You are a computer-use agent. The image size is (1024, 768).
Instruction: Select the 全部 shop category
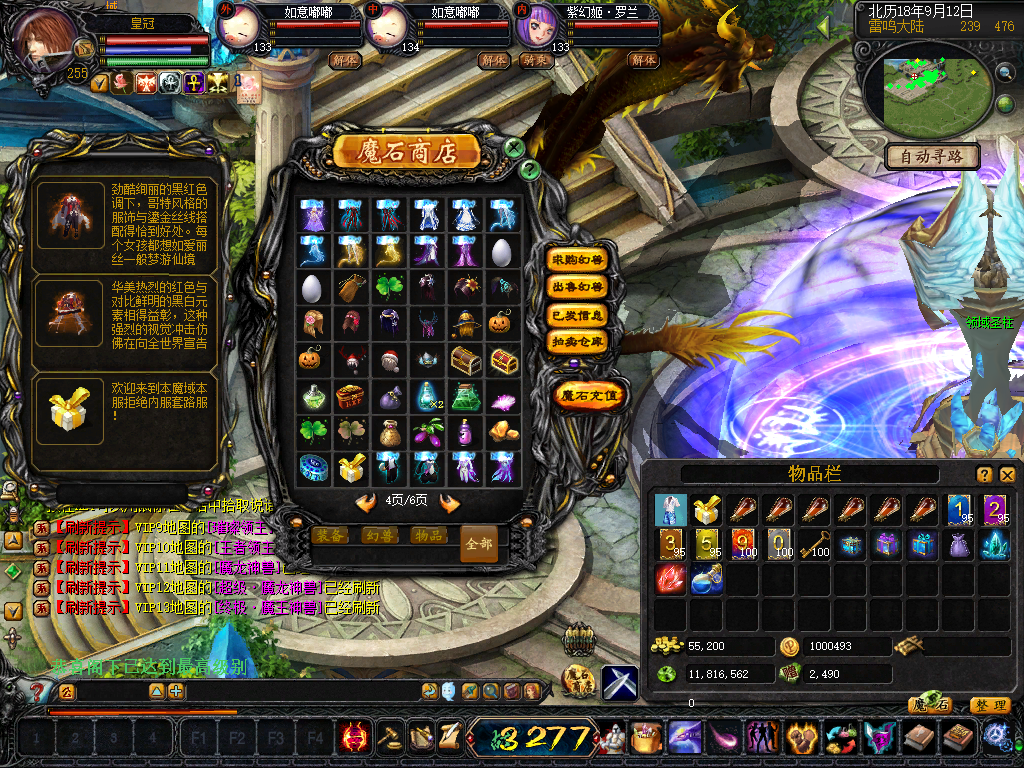478,544
